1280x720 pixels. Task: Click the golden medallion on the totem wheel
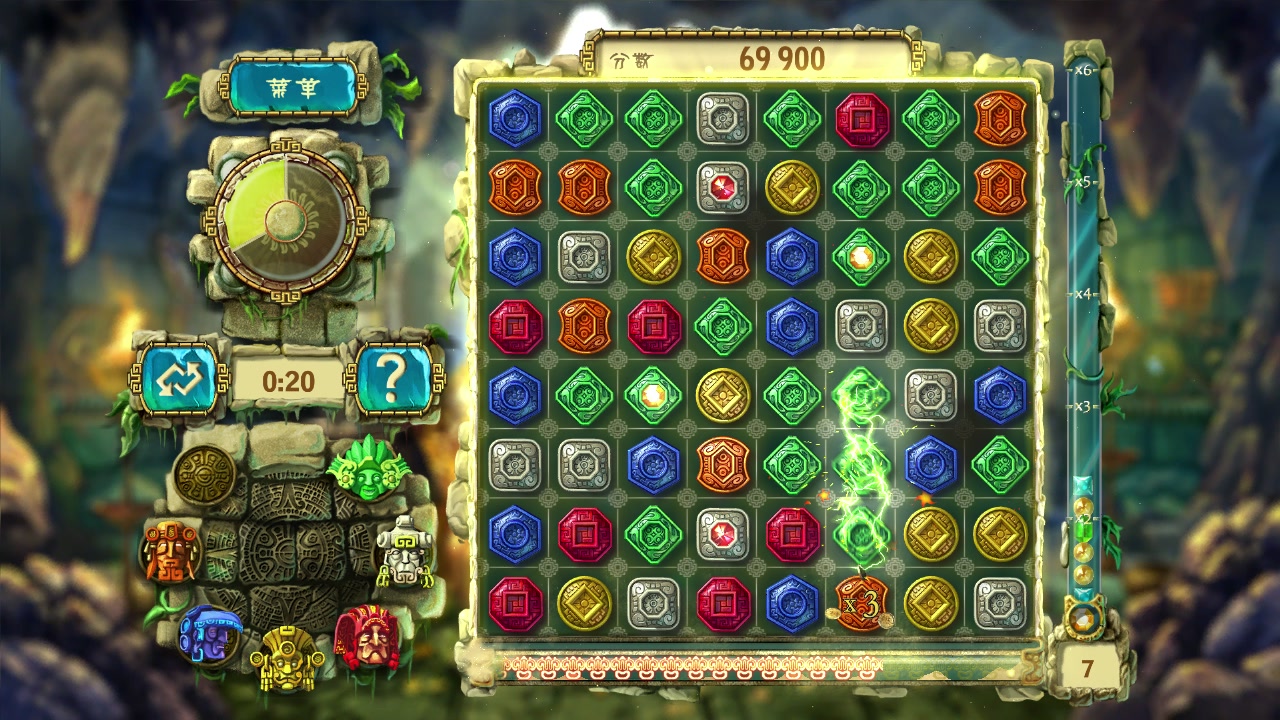(204, 476)
